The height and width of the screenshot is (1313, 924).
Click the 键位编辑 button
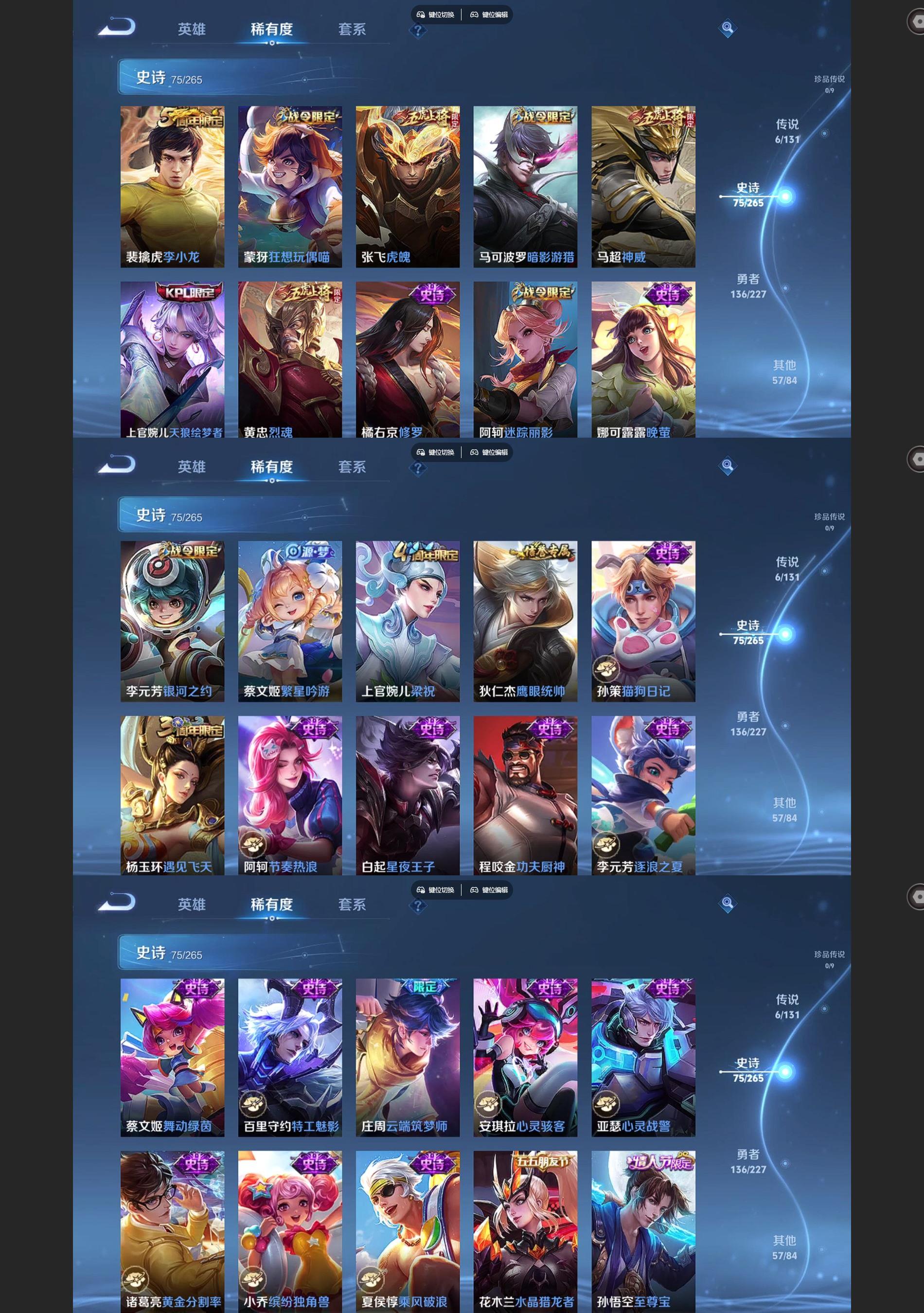tap(491, 14)
